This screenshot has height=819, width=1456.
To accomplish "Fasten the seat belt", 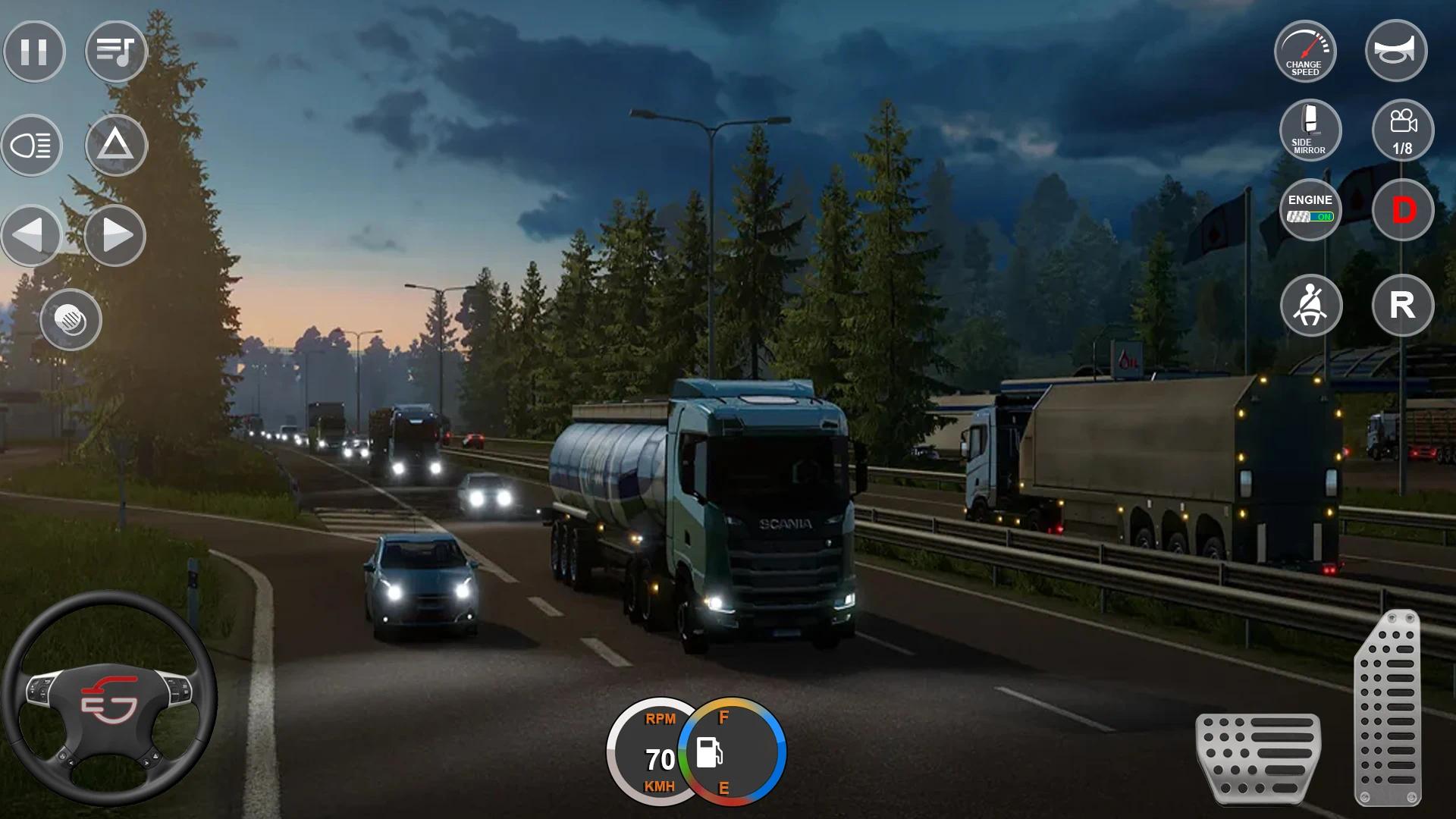I will tap(1311, 305).
